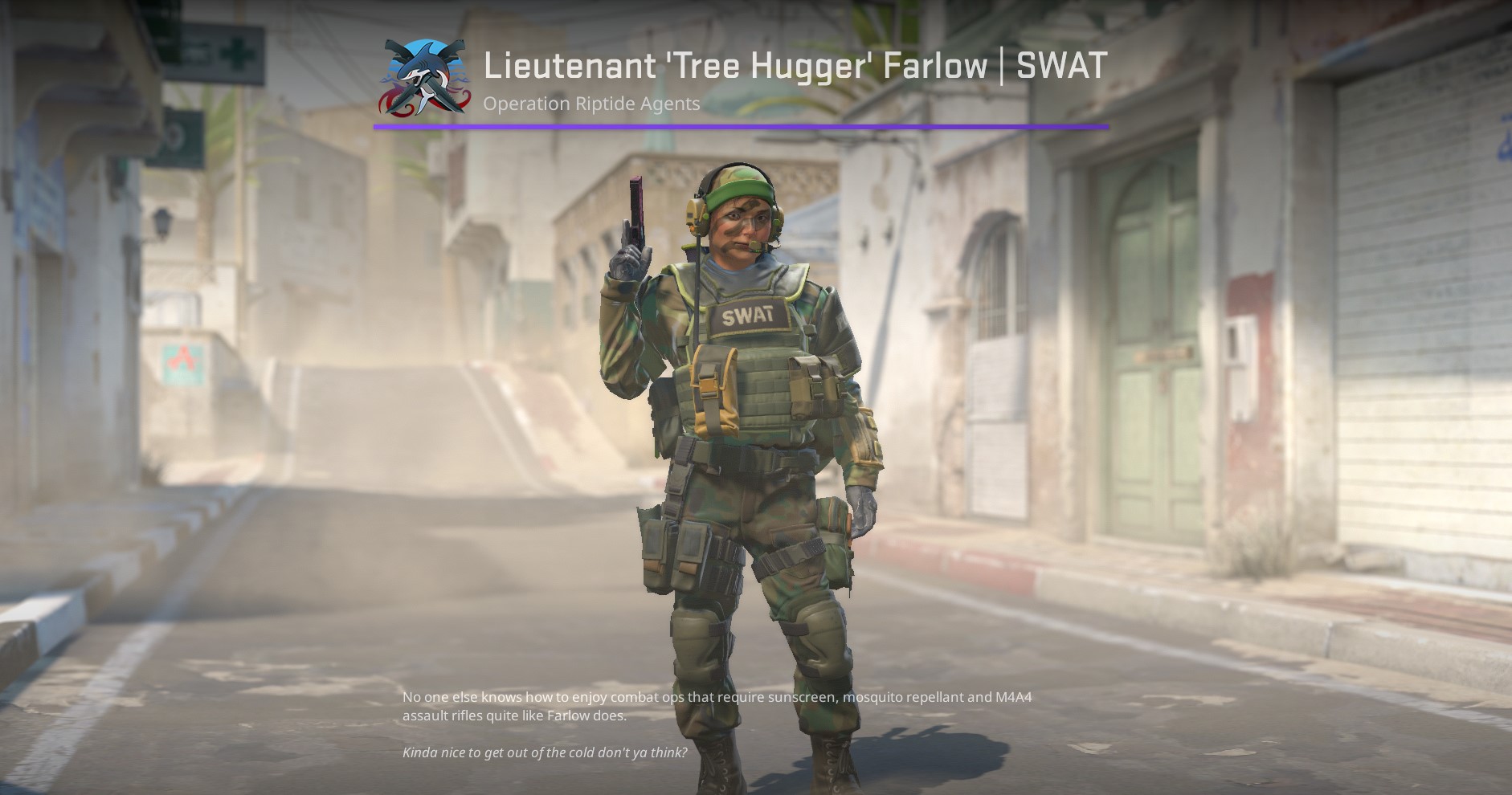
Task: Click the purple rarity bar under the title
Action: pos(739,126)
